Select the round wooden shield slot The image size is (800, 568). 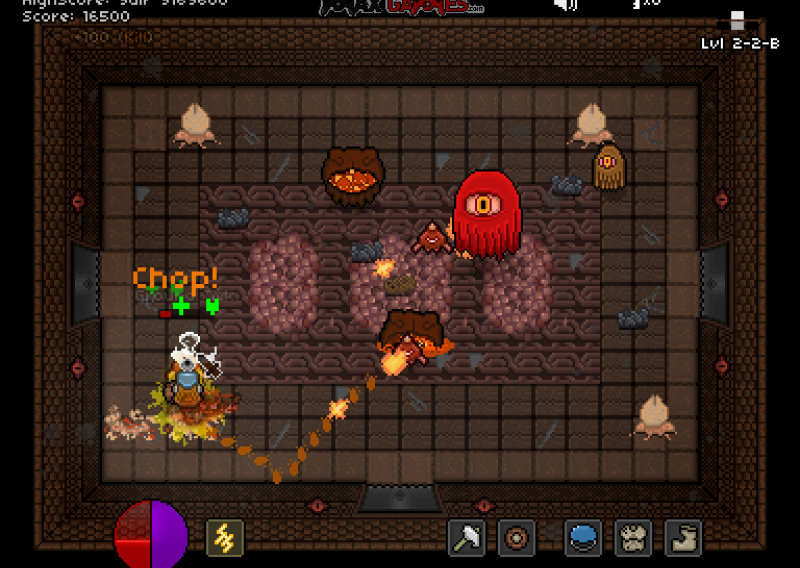coord(517,538)
